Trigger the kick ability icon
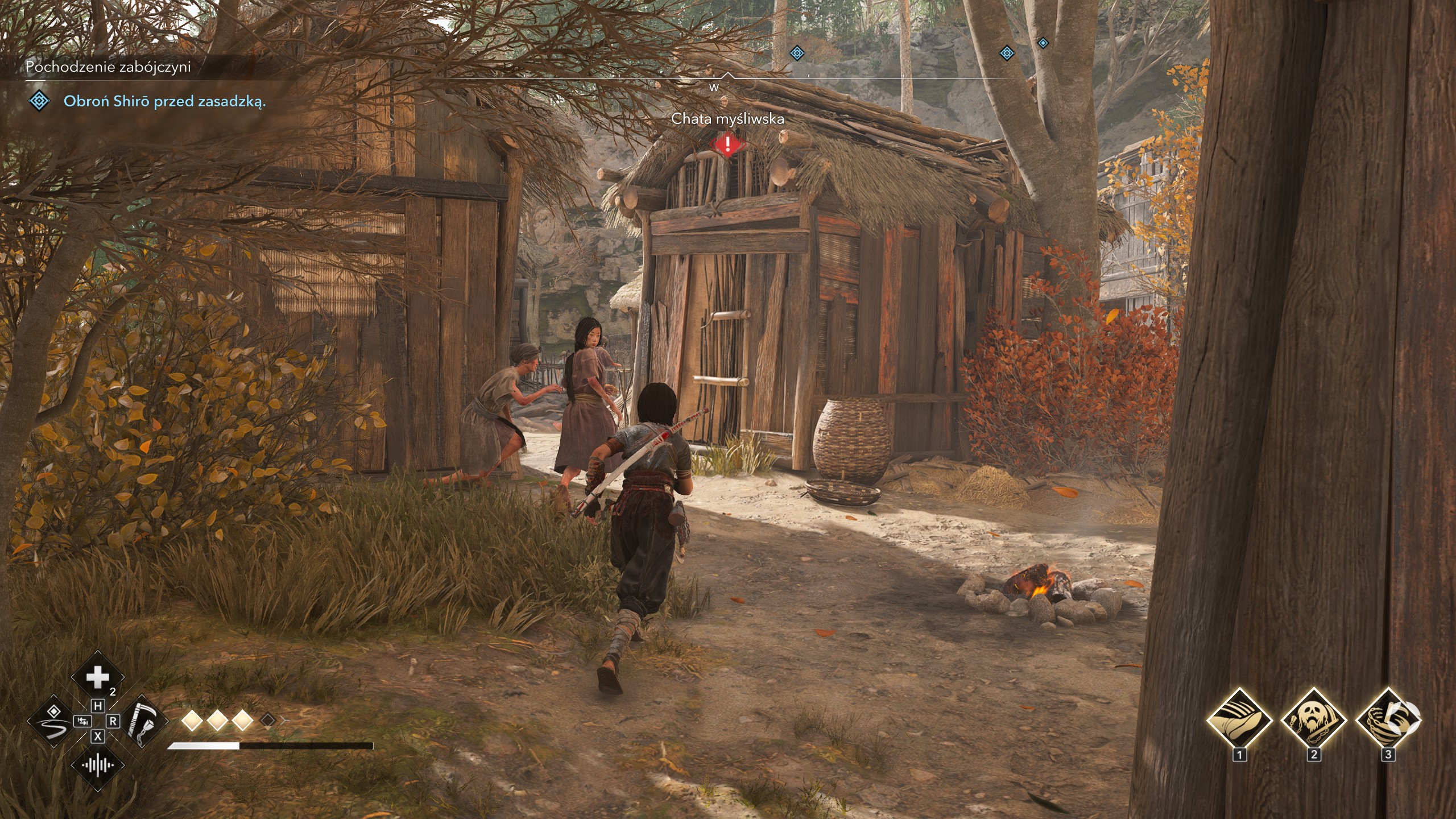The image size is (1456, 819). [x=1239, y=720]
